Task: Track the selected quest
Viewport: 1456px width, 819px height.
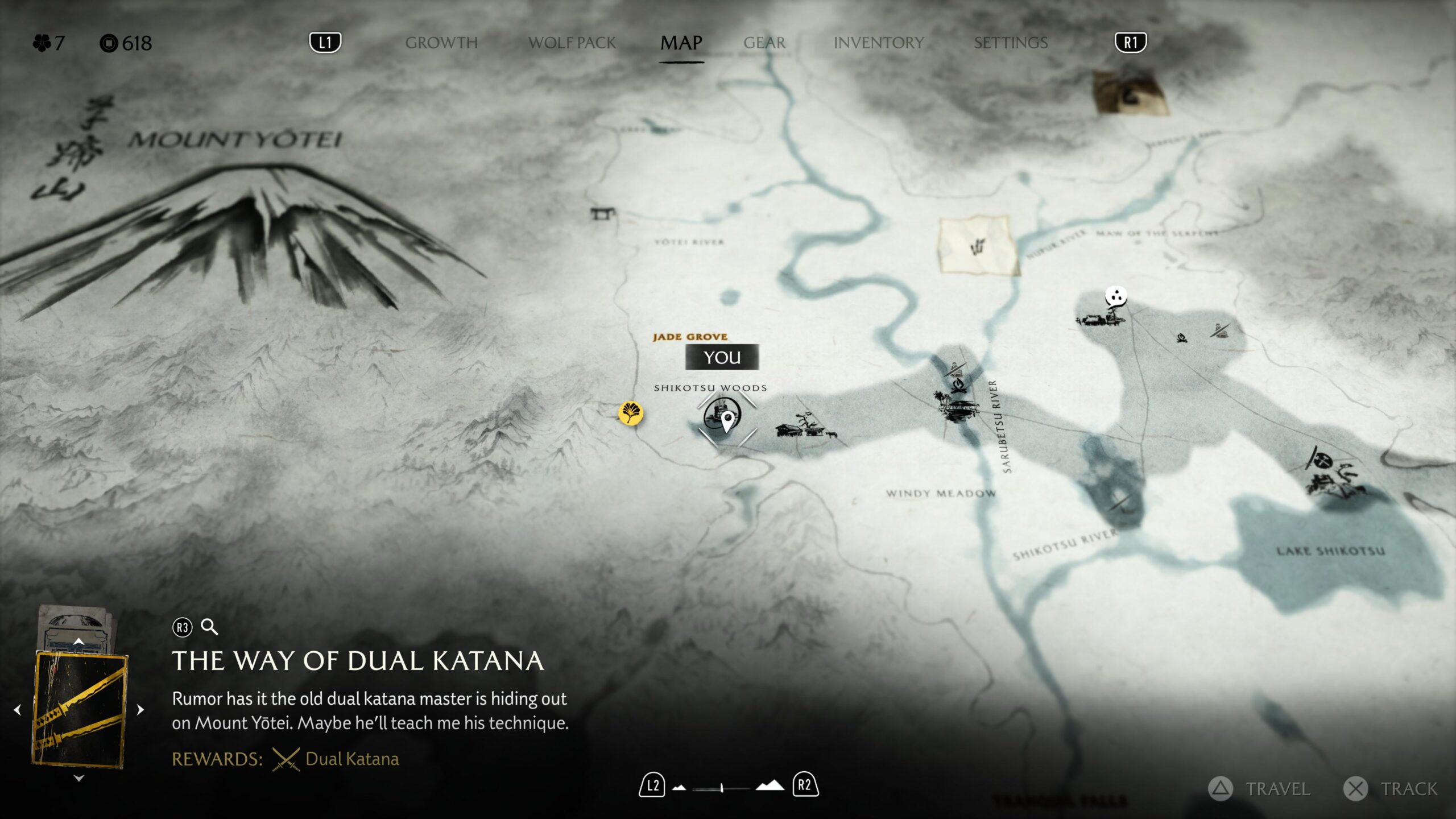Action: 1391,789
